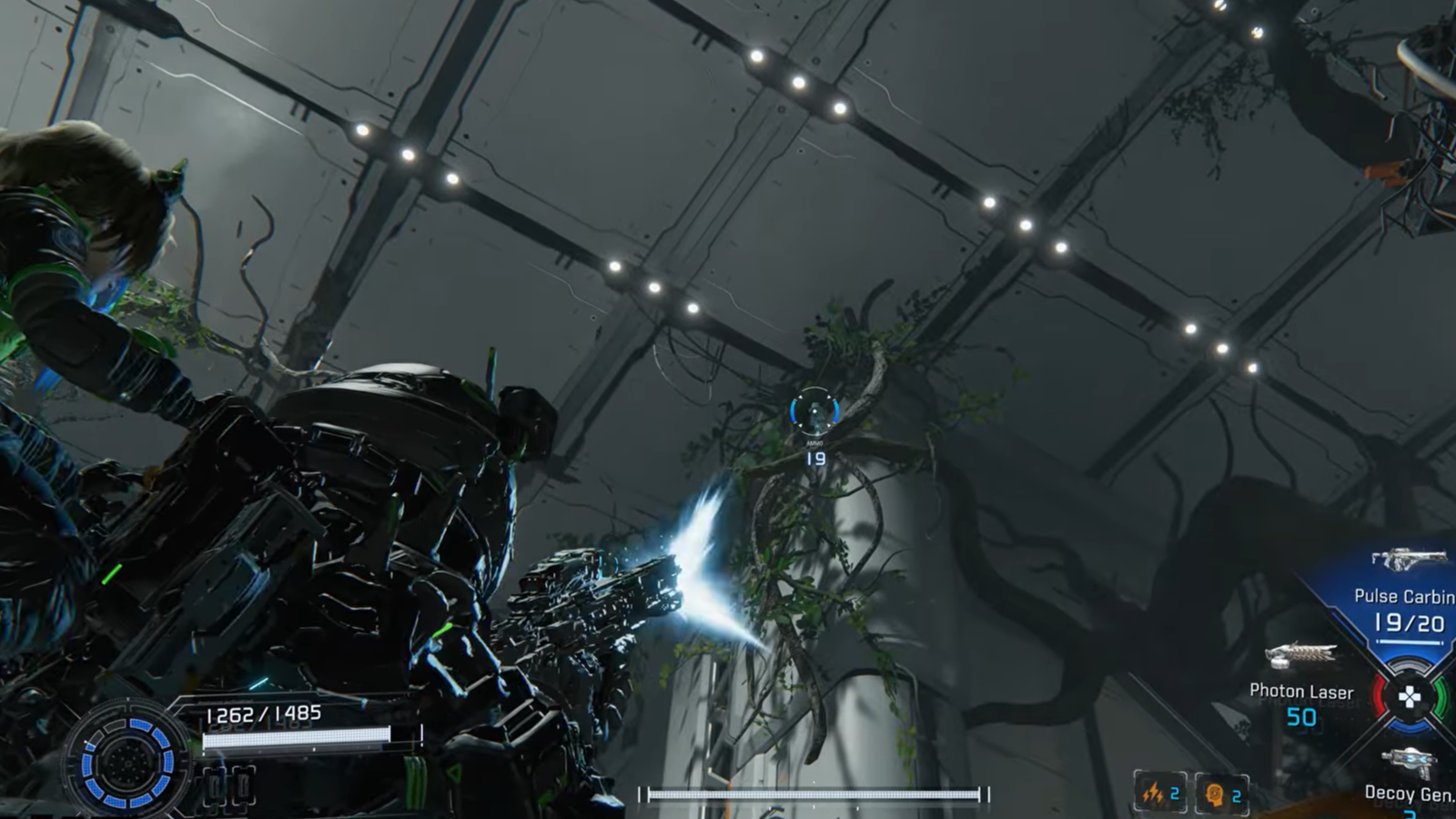Click the weapon wheel d-pad center icon
The height and width of the screenshot is (819, 1456).
1409,698
